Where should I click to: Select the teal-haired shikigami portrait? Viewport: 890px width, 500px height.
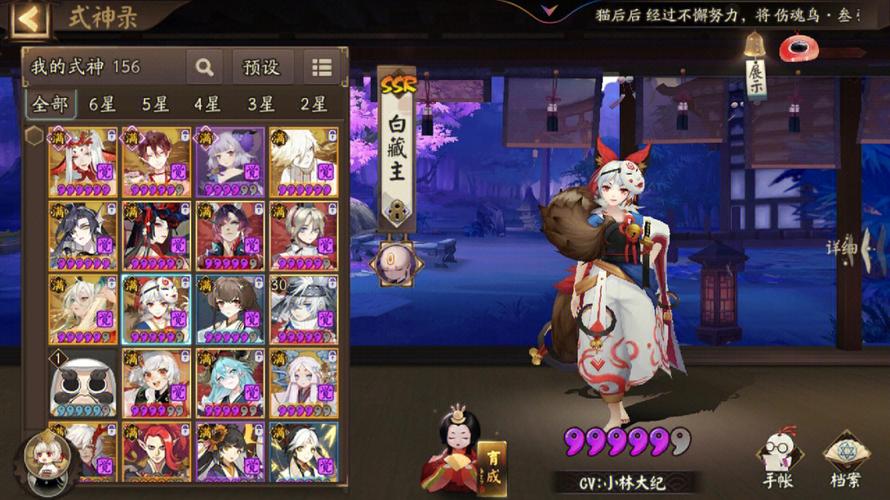pyautogui.click(x=230, y=384)
